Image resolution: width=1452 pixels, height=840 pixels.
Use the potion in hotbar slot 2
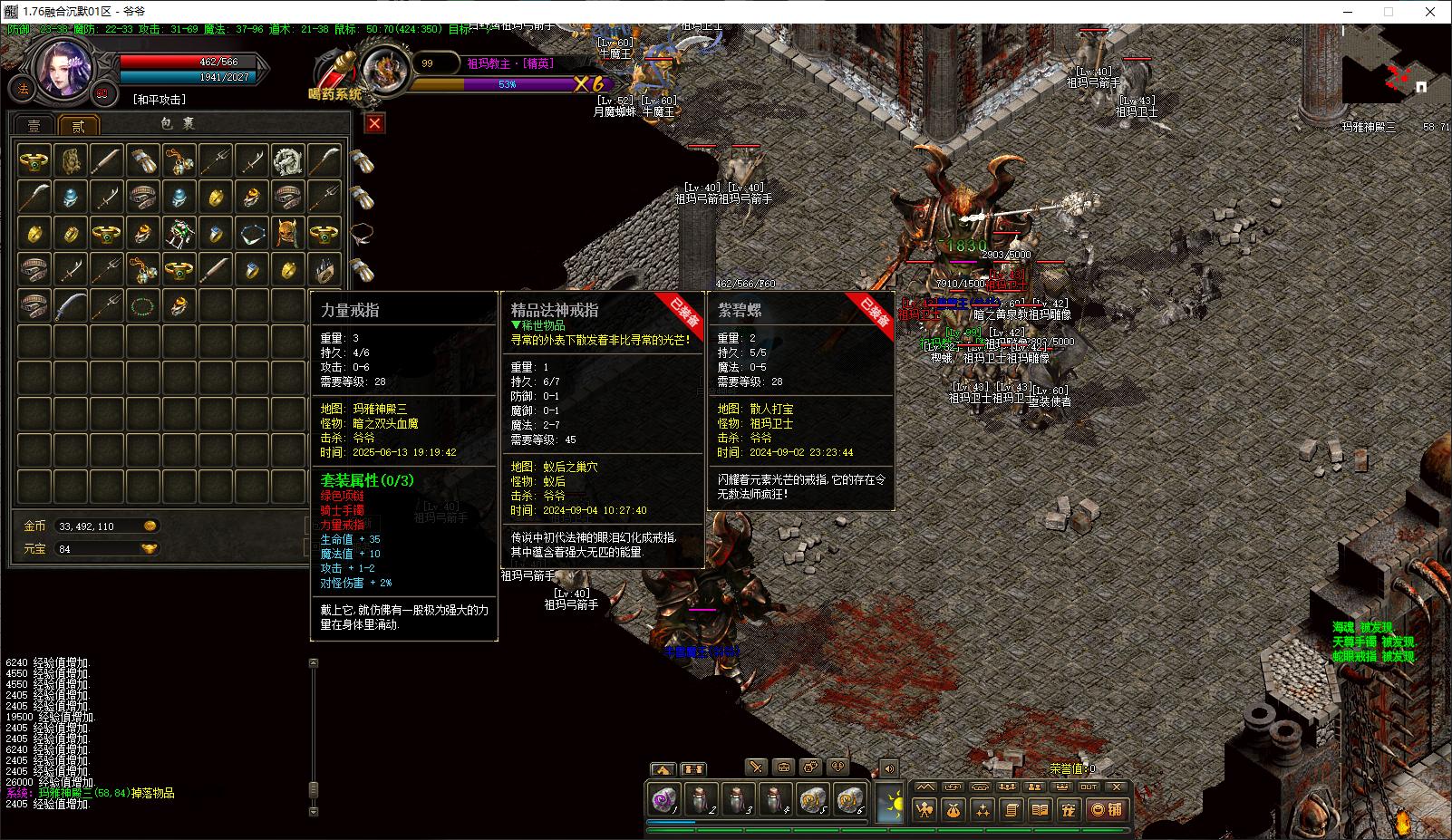point(701,801)
